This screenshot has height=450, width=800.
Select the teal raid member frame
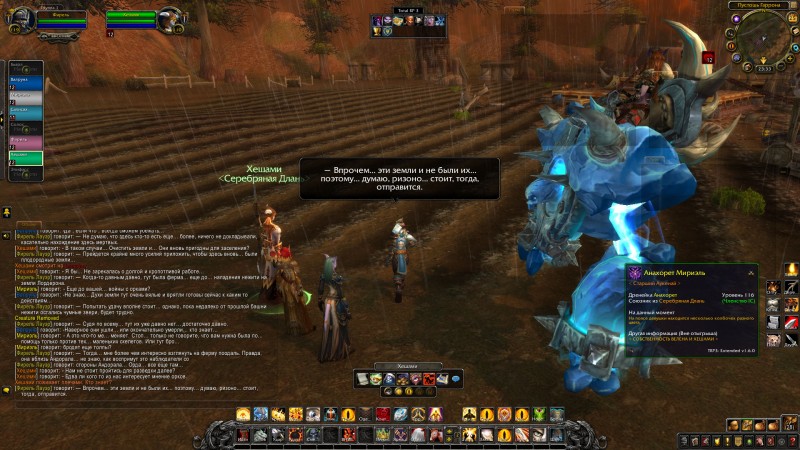pyautogui.click(x=25, y=112)
